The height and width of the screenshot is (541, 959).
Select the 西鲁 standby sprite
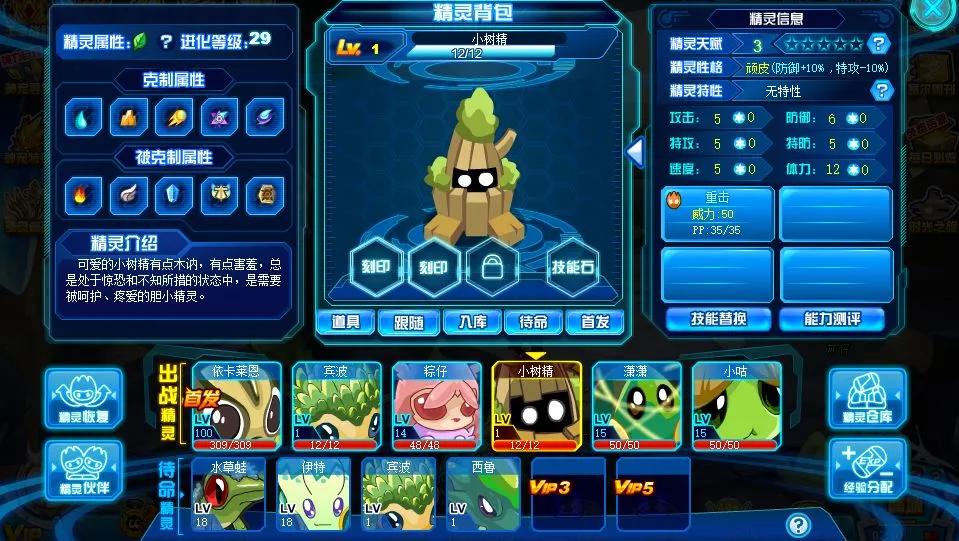[482, 494]
